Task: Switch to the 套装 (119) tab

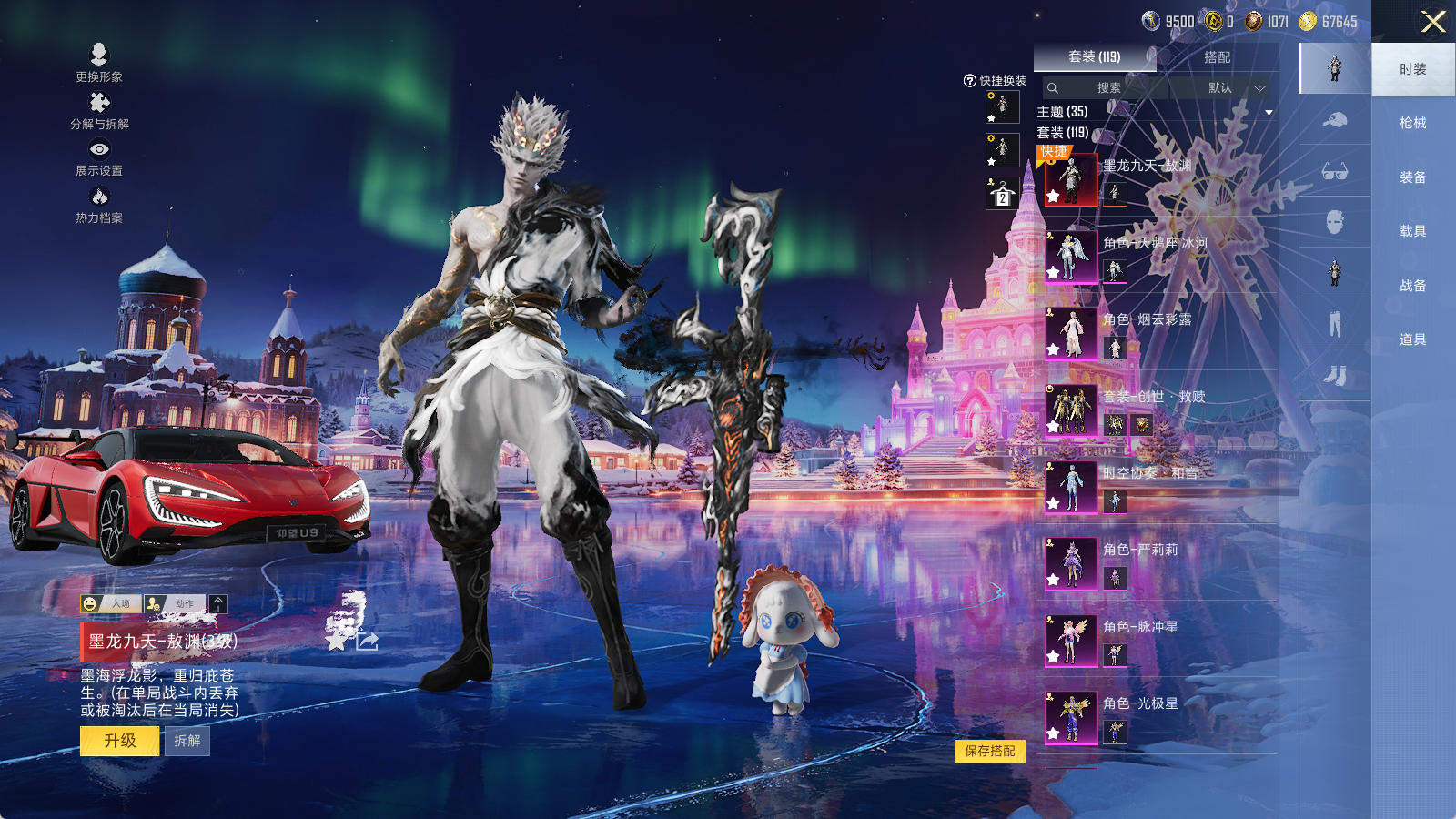Action: pos(1094,57)
